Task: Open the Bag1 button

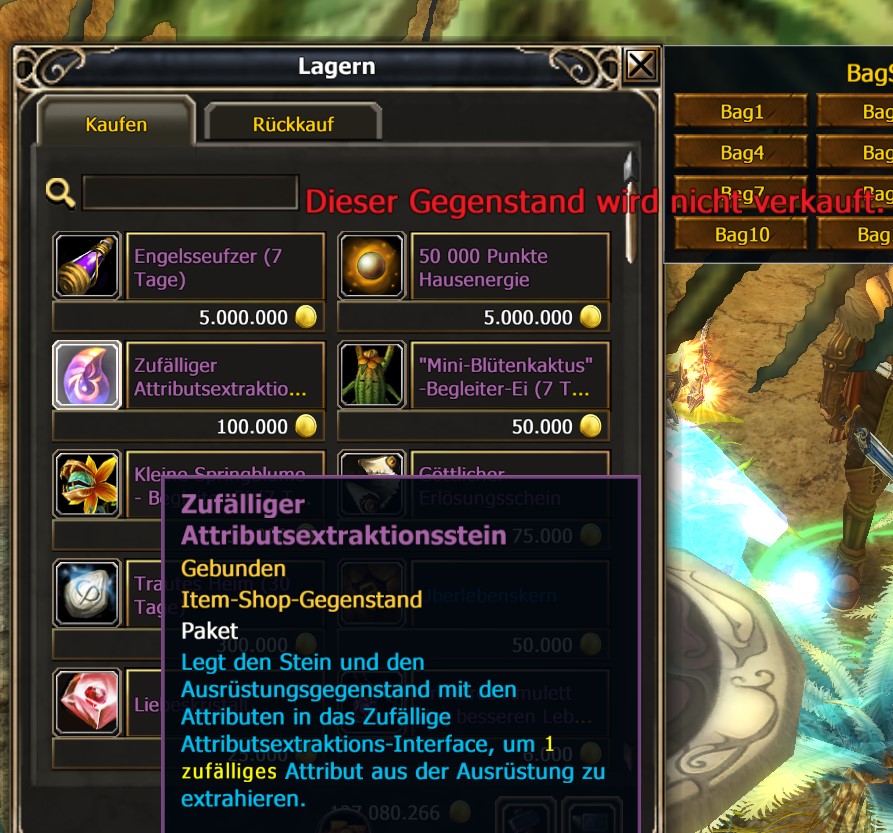Action: pos(741,112)
